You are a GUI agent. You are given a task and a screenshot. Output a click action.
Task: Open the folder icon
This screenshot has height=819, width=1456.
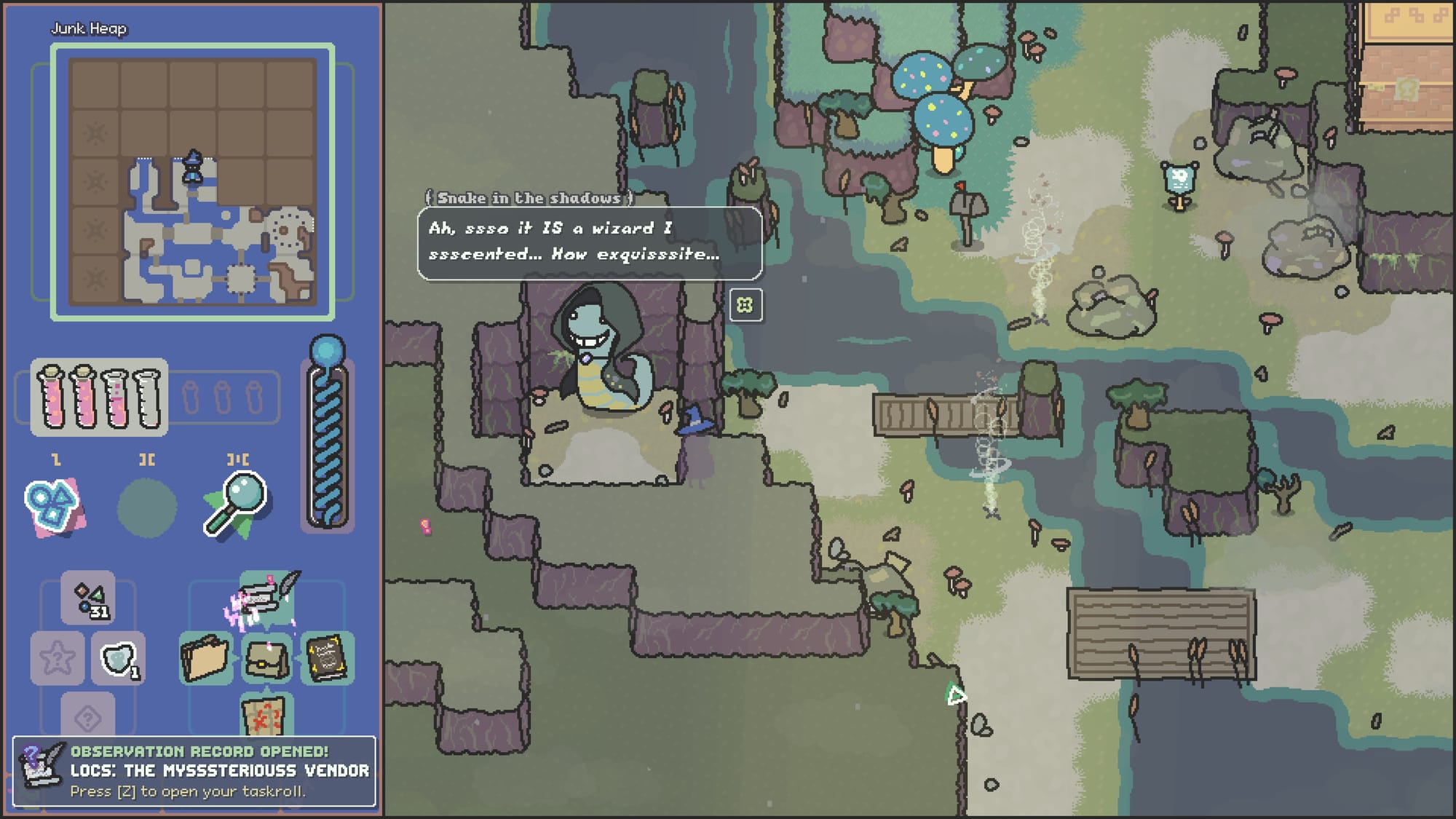click(x=205, y=658)
